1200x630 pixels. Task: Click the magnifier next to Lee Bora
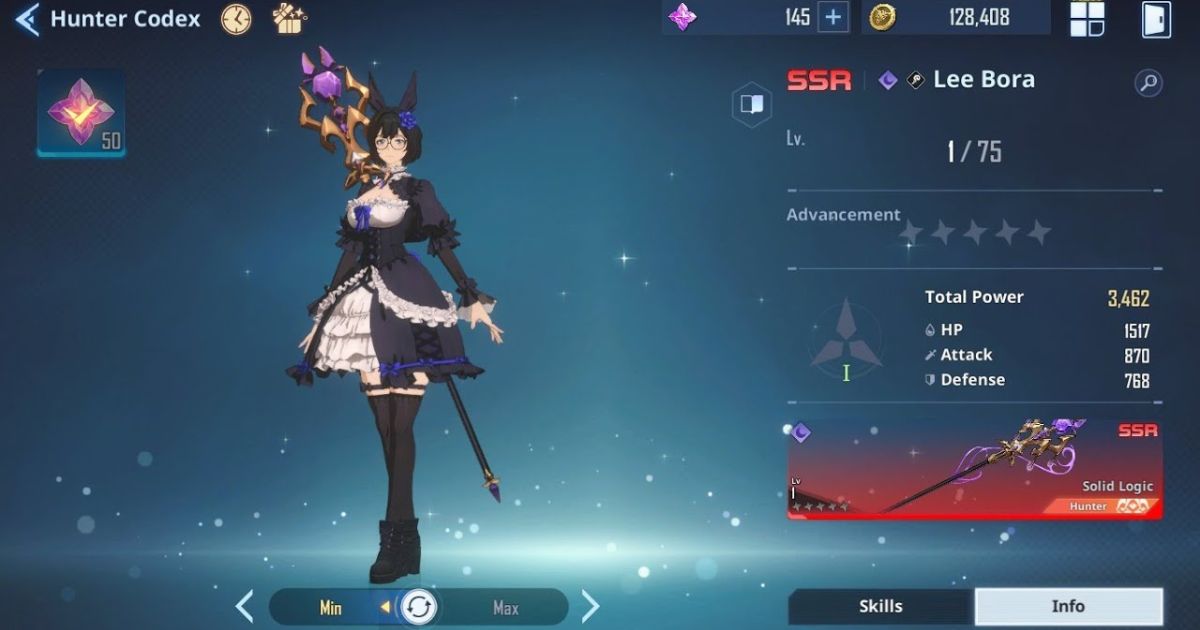[1148, 83]
